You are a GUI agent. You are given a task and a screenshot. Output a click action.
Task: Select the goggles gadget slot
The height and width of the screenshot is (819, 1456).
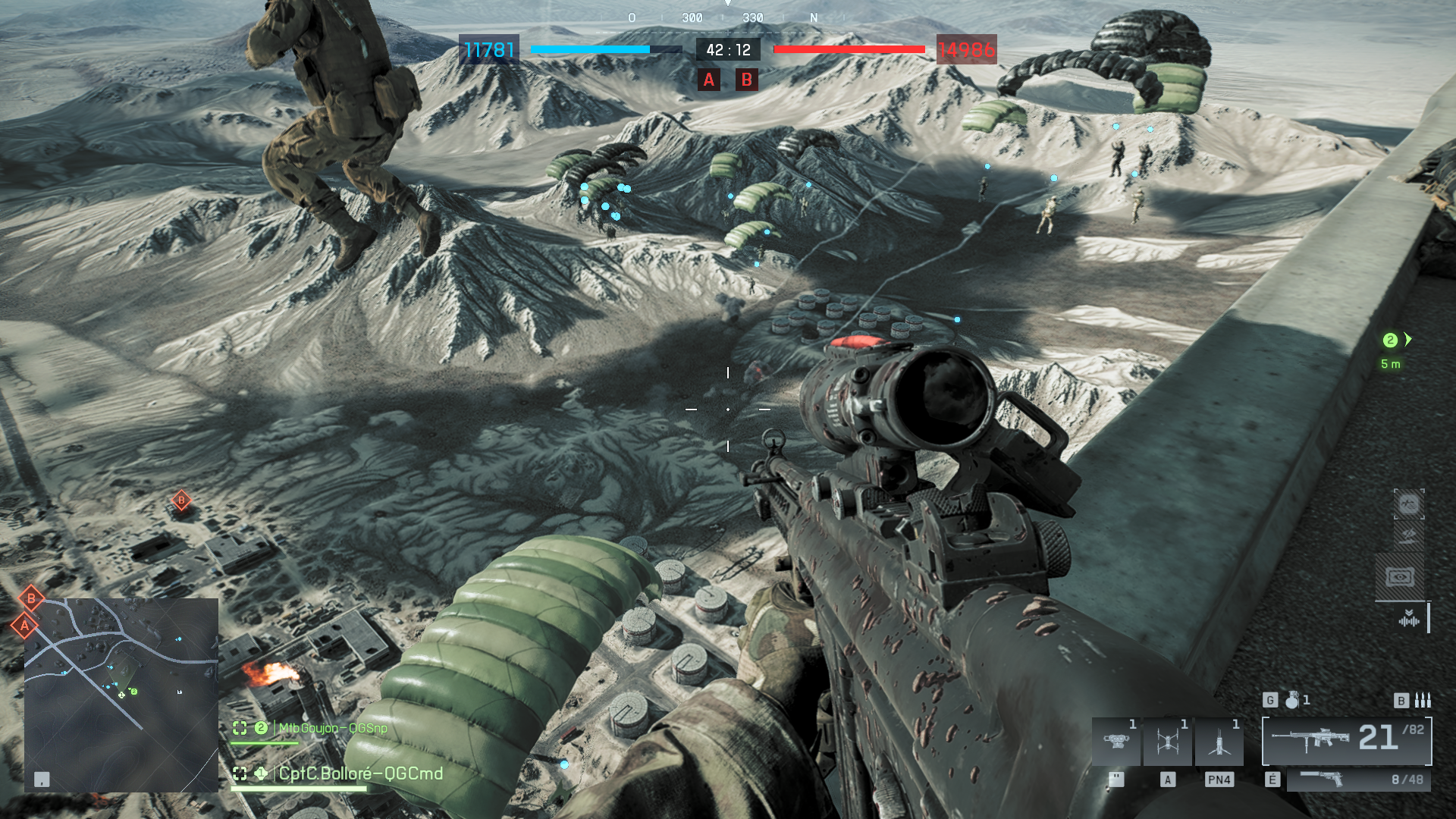click(x=1116, y=741)
